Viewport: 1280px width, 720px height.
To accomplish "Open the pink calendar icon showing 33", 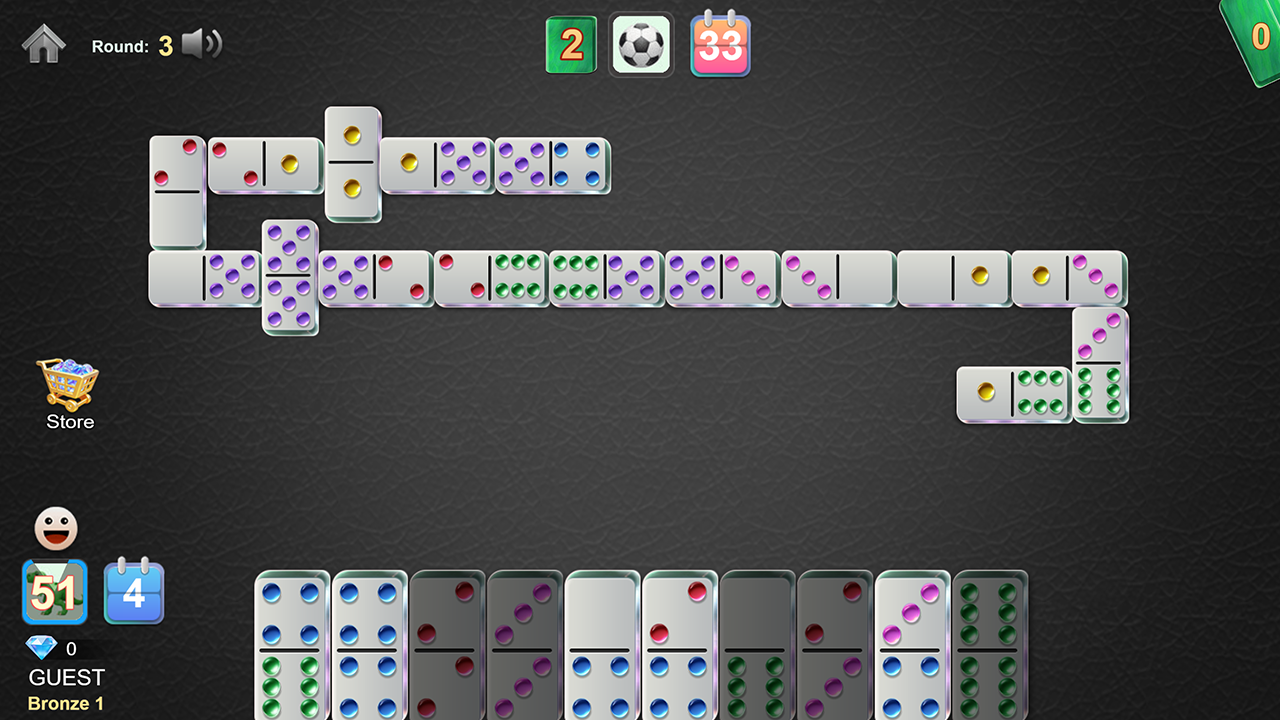I will point(721,44).
